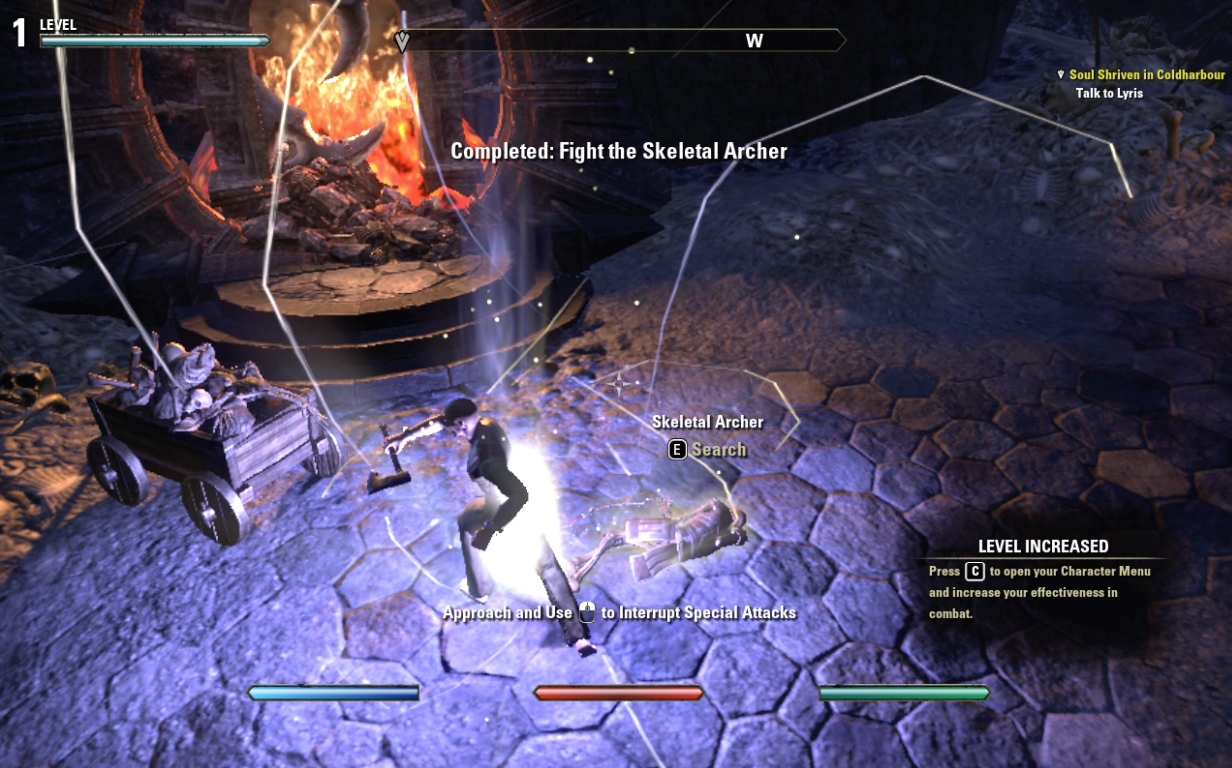Click the Talk to Lyris objective
1232x768 pixels.
pos(1109,93)
